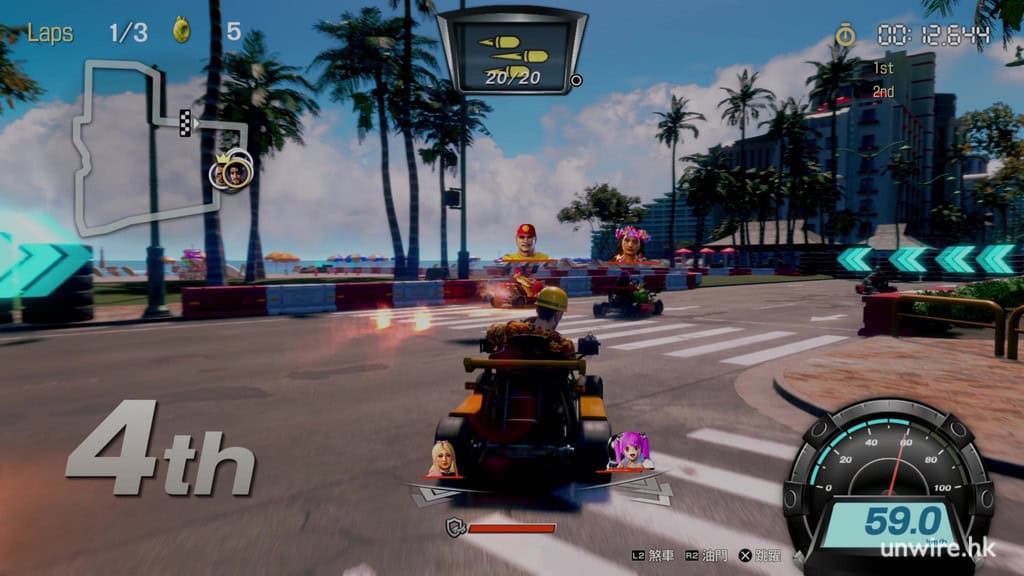The height and width of the screenshot is (576, 1024).
Task: Click the stopwatch icon beside the timer
Action: (845, 35)
